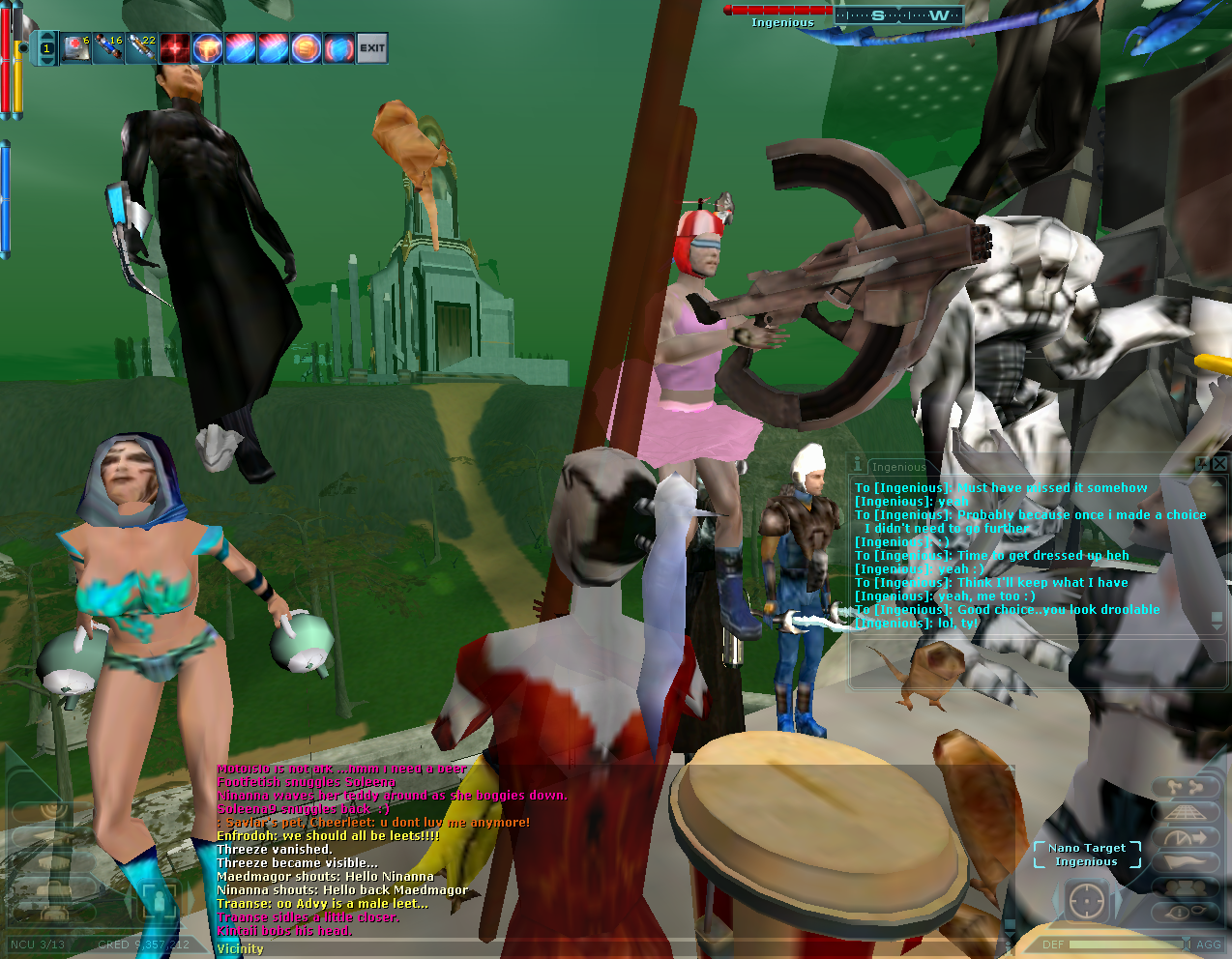Click the compass heading bar
The height and width of the screenshot is (959, 1232).
898,15
